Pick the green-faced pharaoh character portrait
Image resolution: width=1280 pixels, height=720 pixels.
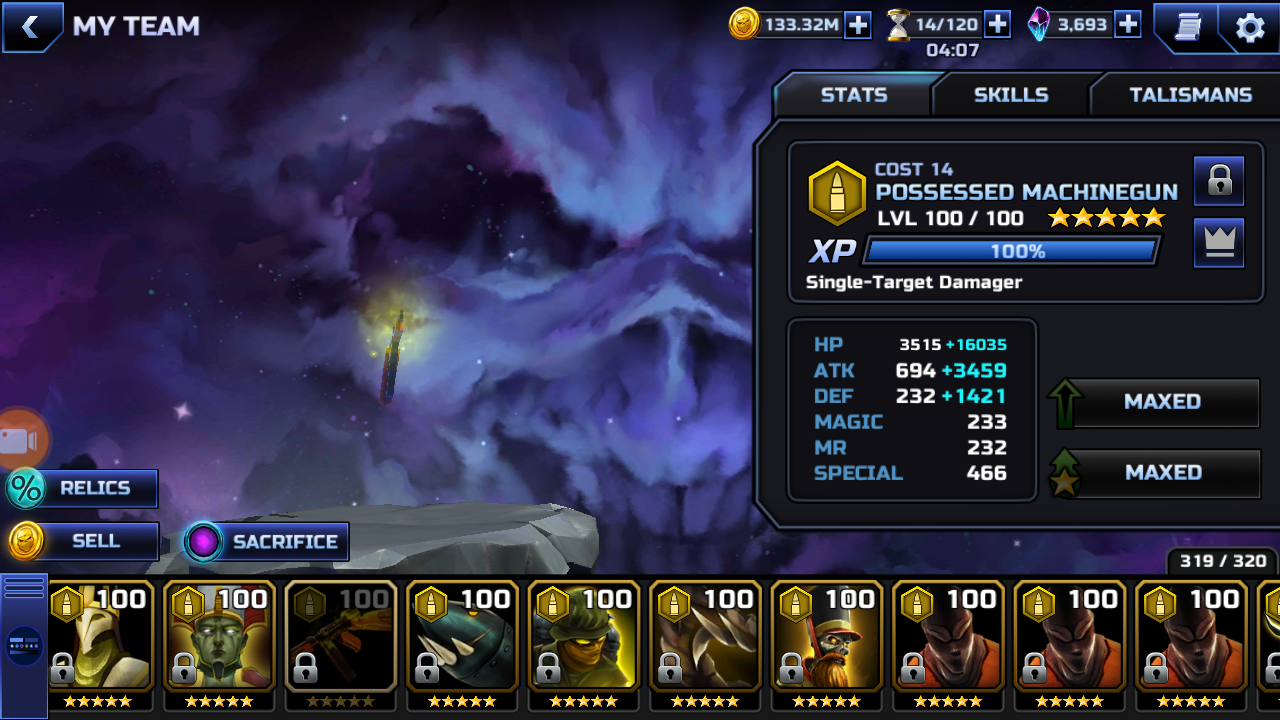coord(220,638)
